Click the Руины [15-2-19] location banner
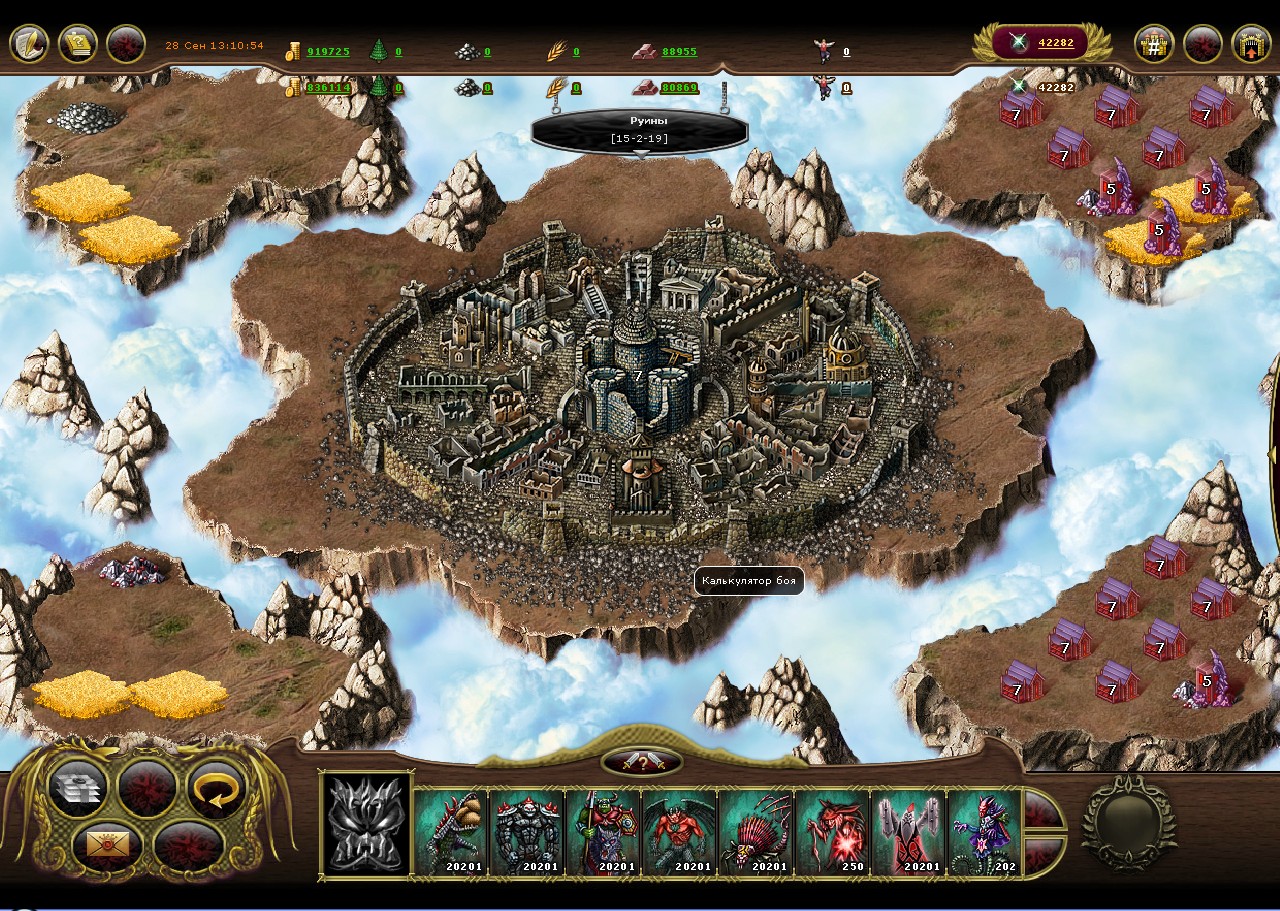The height and width of the screenshot is (911, 1280). click(639, 130)
